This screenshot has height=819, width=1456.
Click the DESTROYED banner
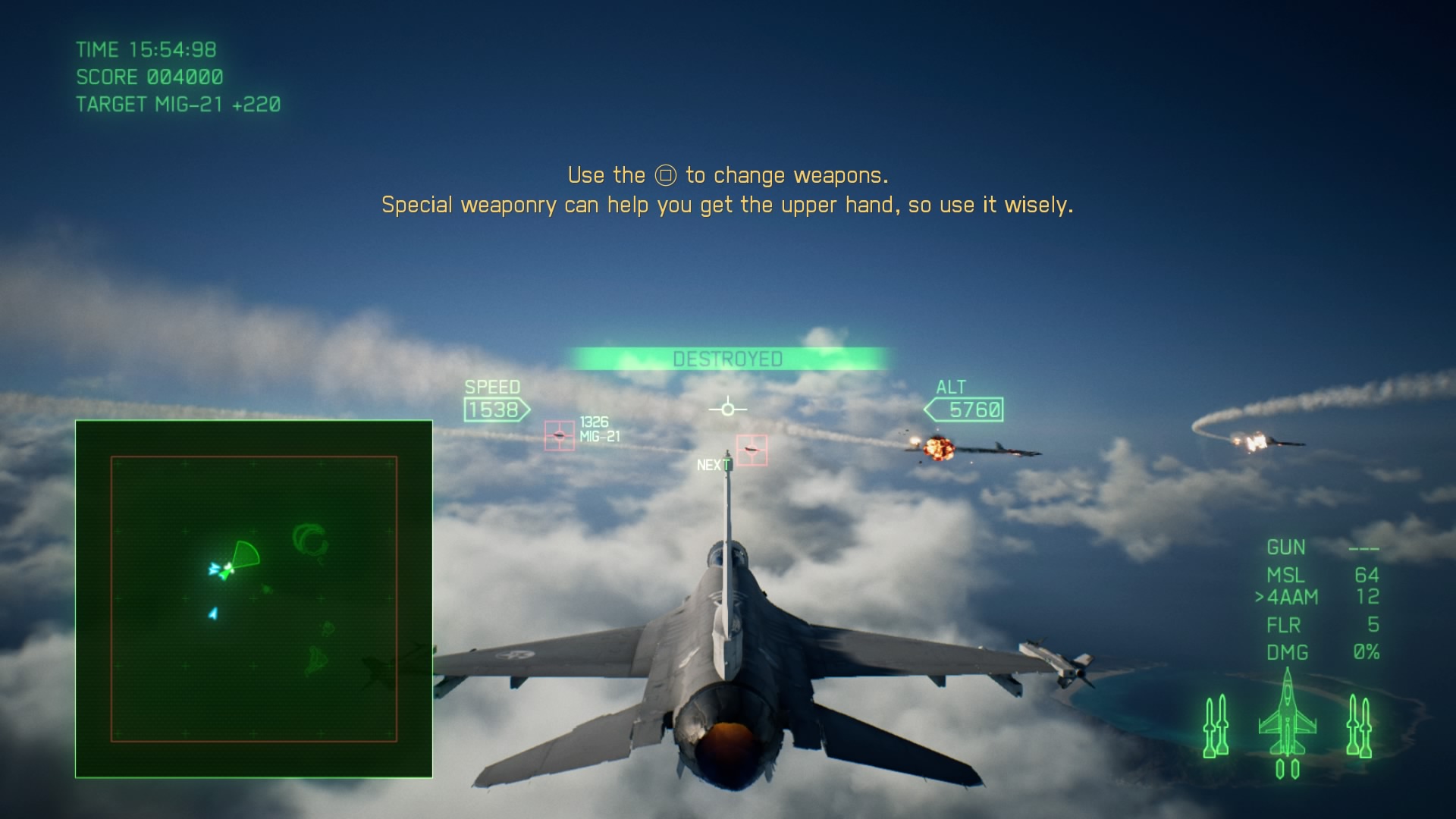(727, 359)
